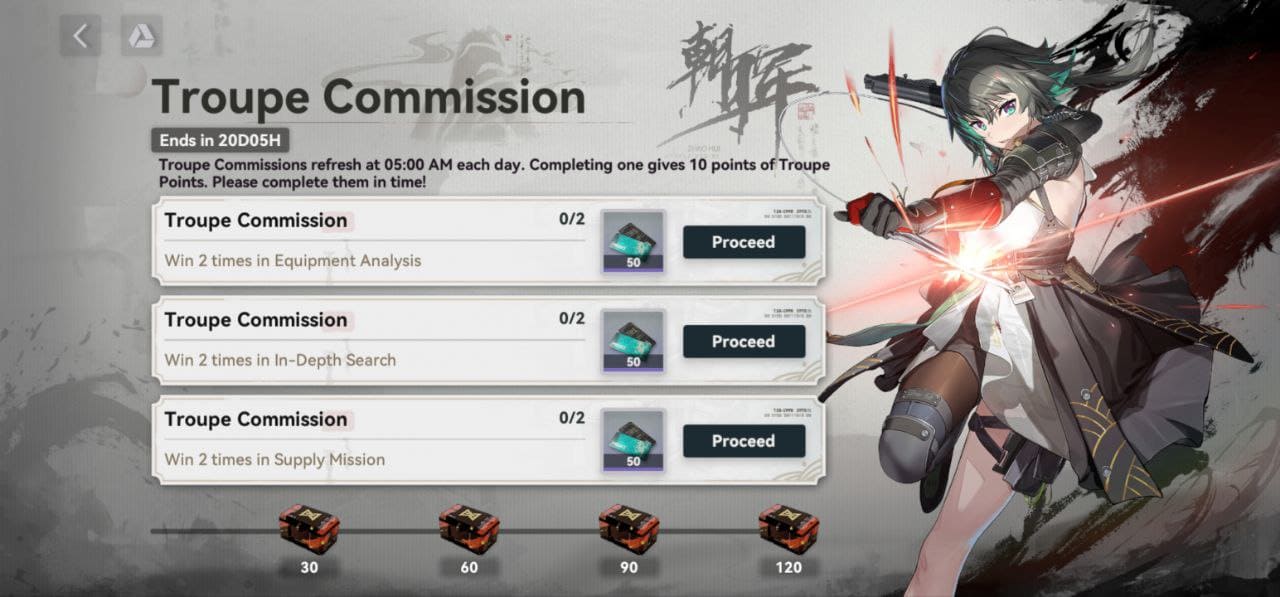This screenshot has width=1280, height=597.
Task: Open the 30-point reward chest
Action: point(309,529)
